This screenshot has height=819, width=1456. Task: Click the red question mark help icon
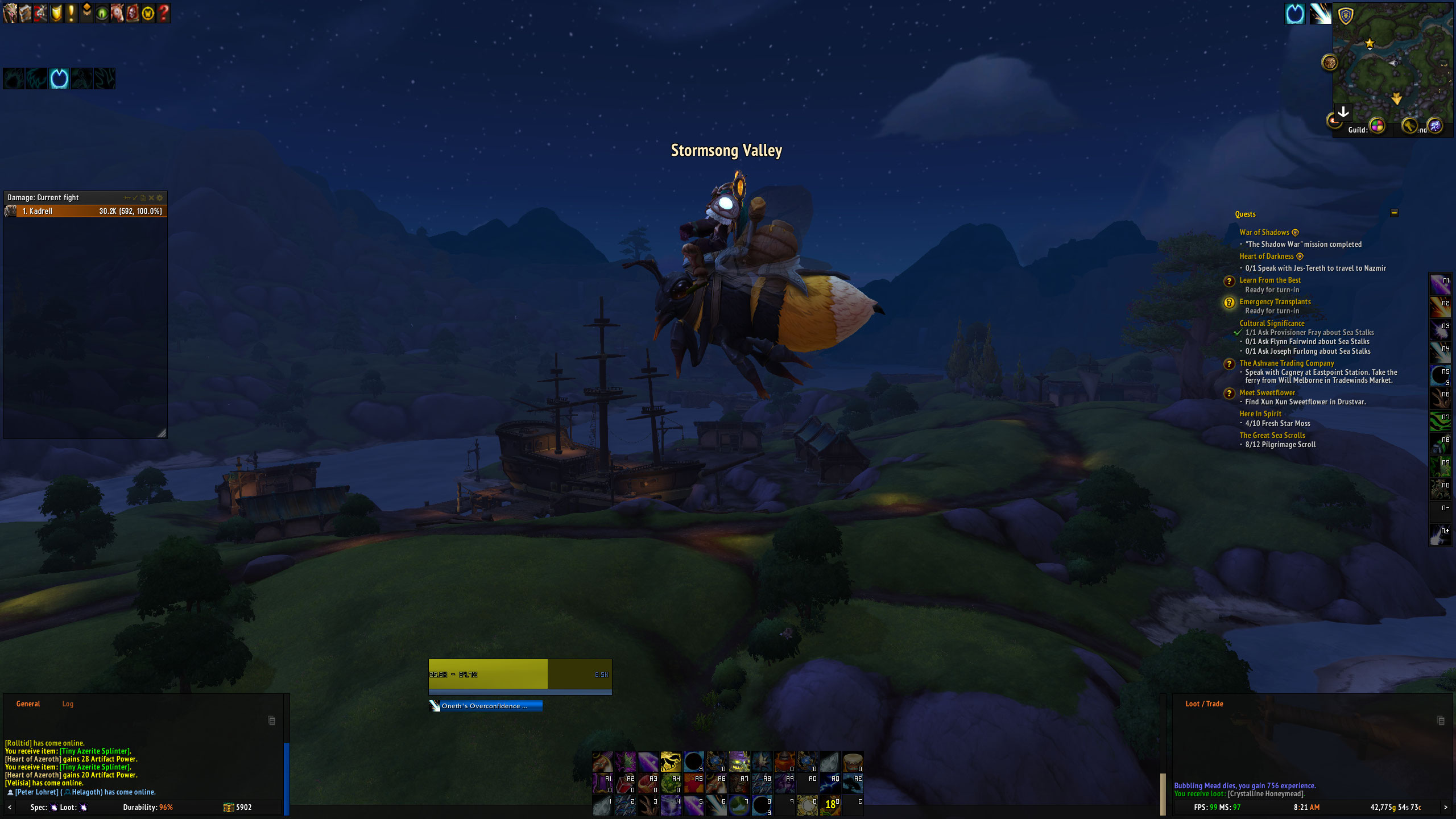click(163, 13)
